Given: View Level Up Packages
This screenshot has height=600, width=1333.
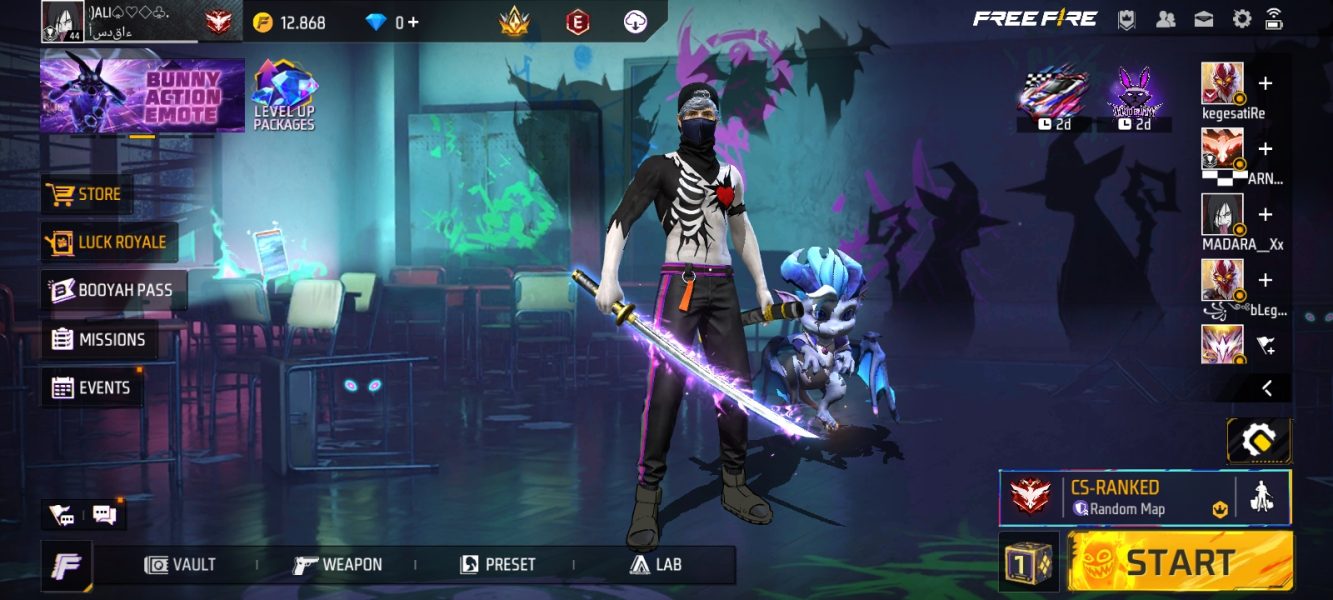Looking at the screenshot, I should pos(284,96).
